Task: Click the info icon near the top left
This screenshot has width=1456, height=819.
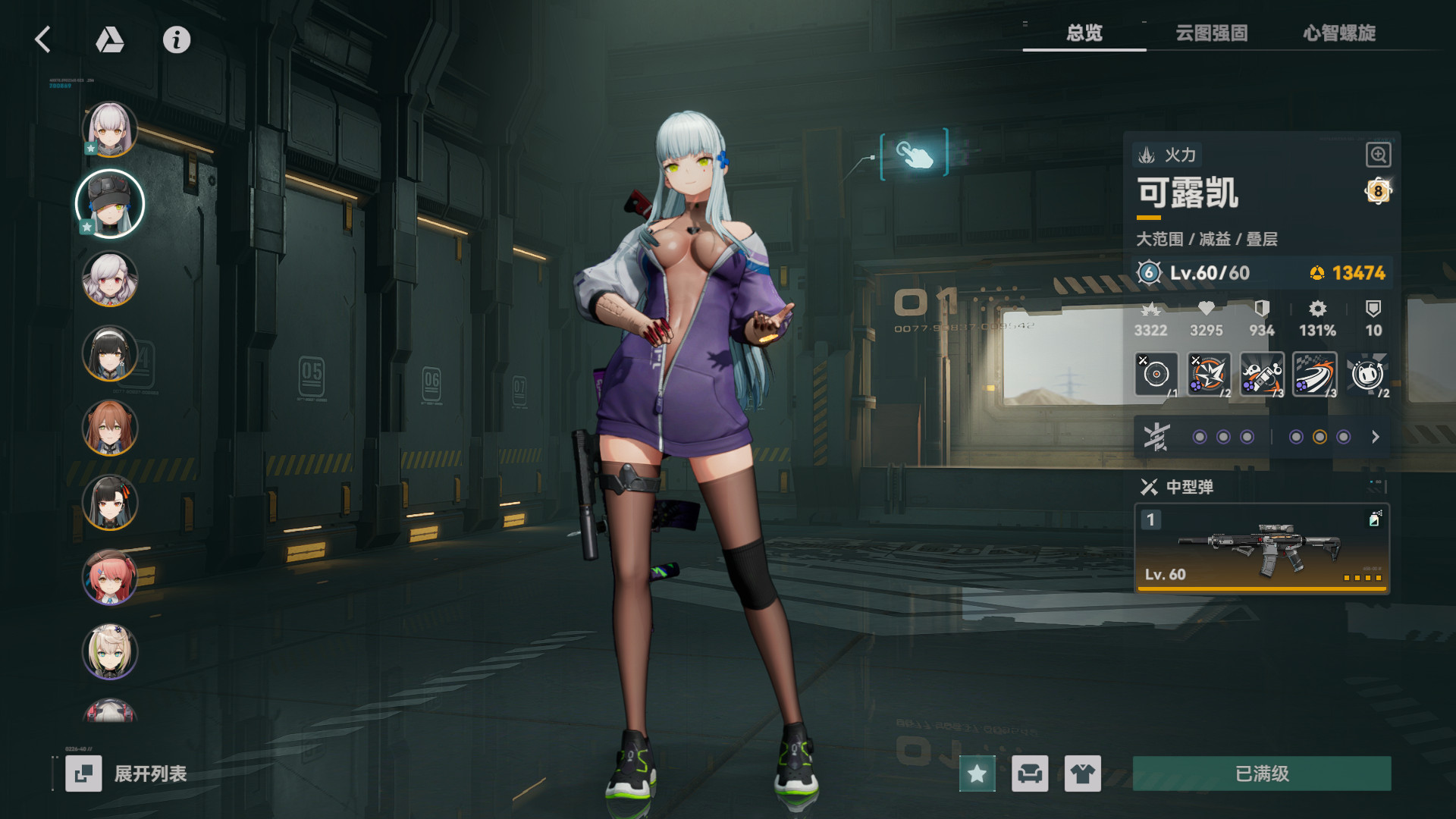Action: click(x=176, y=41)
